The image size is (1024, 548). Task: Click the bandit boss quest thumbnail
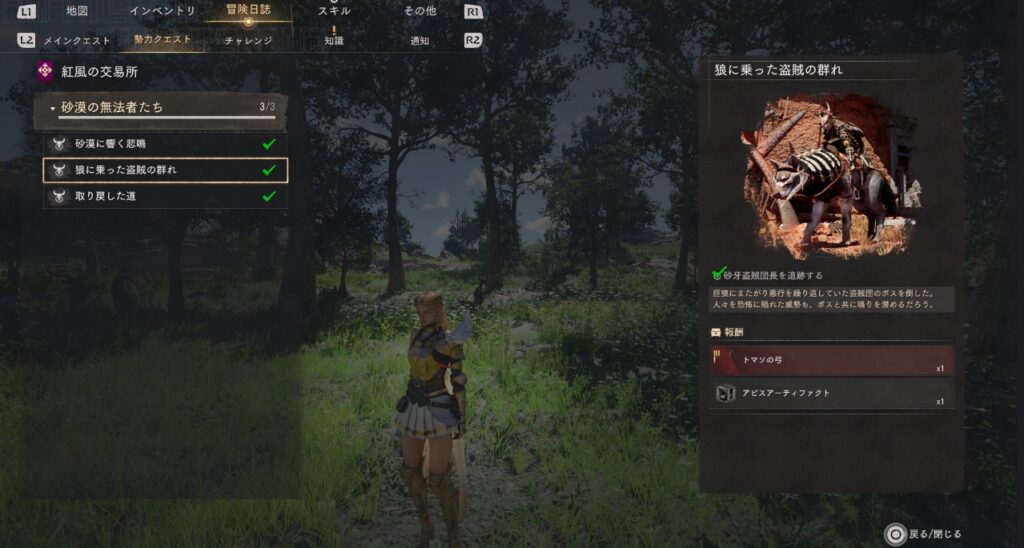click(x=831, y=177)
